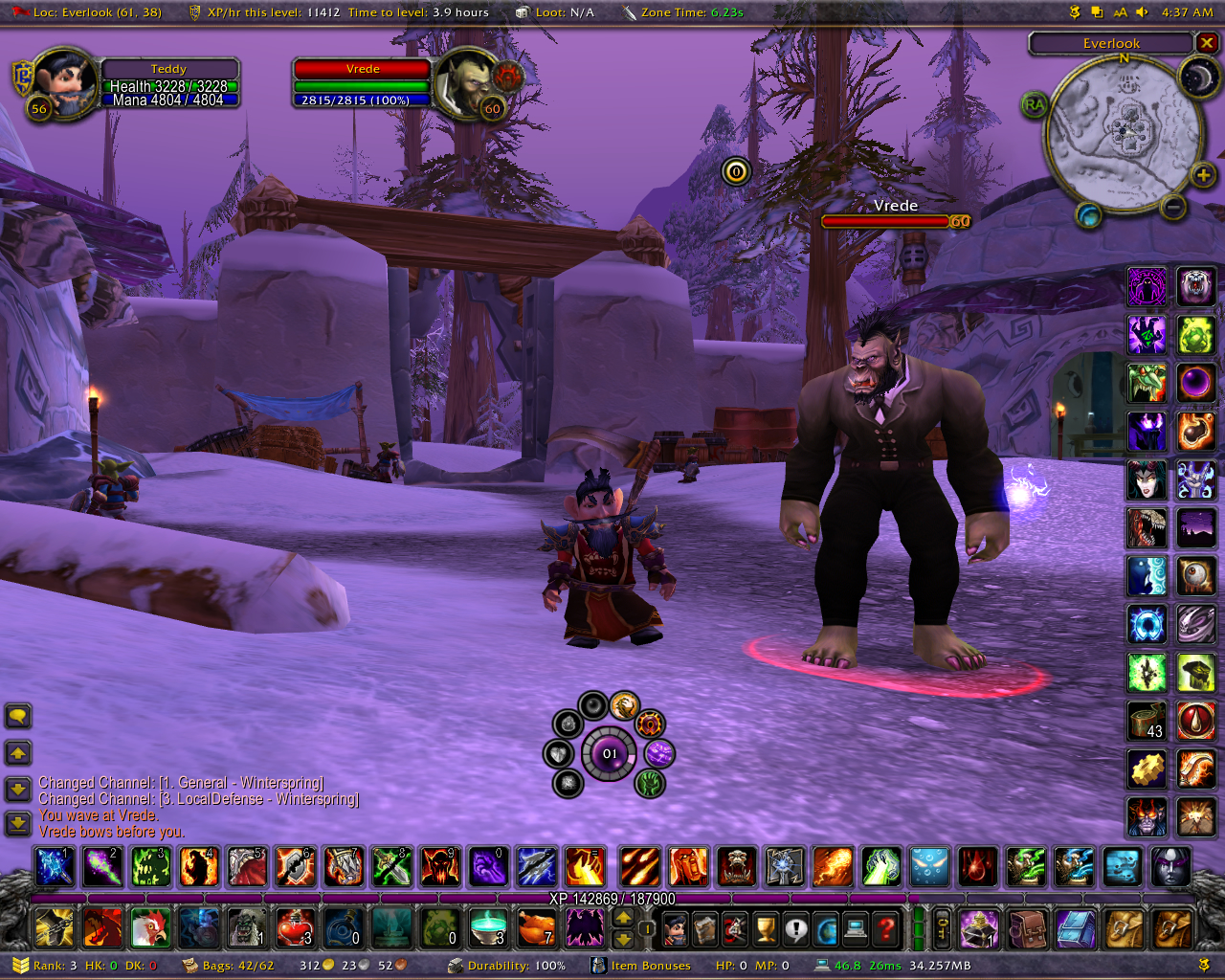The height and width of the screenshot is (980, 1225).
Task: Click the Everlook minimap
Action: [x=1125, y=132]
